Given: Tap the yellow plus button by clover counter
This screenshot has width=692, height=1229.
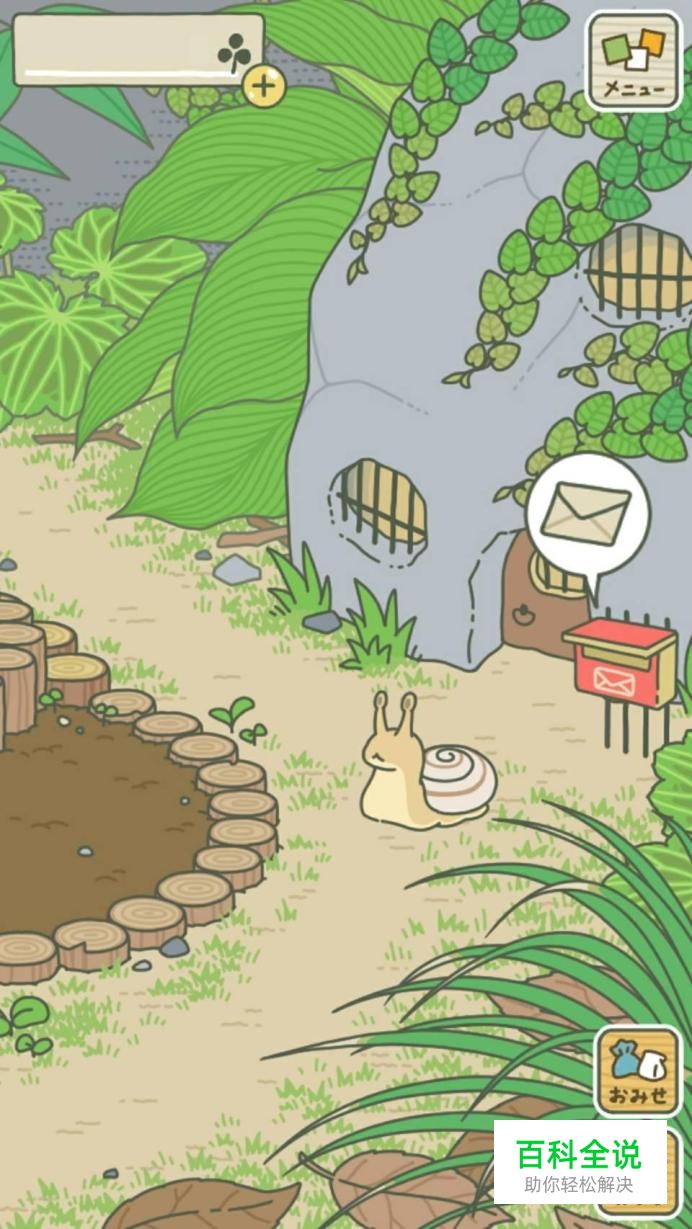Looking at the screenshot, I should [264, 87].
